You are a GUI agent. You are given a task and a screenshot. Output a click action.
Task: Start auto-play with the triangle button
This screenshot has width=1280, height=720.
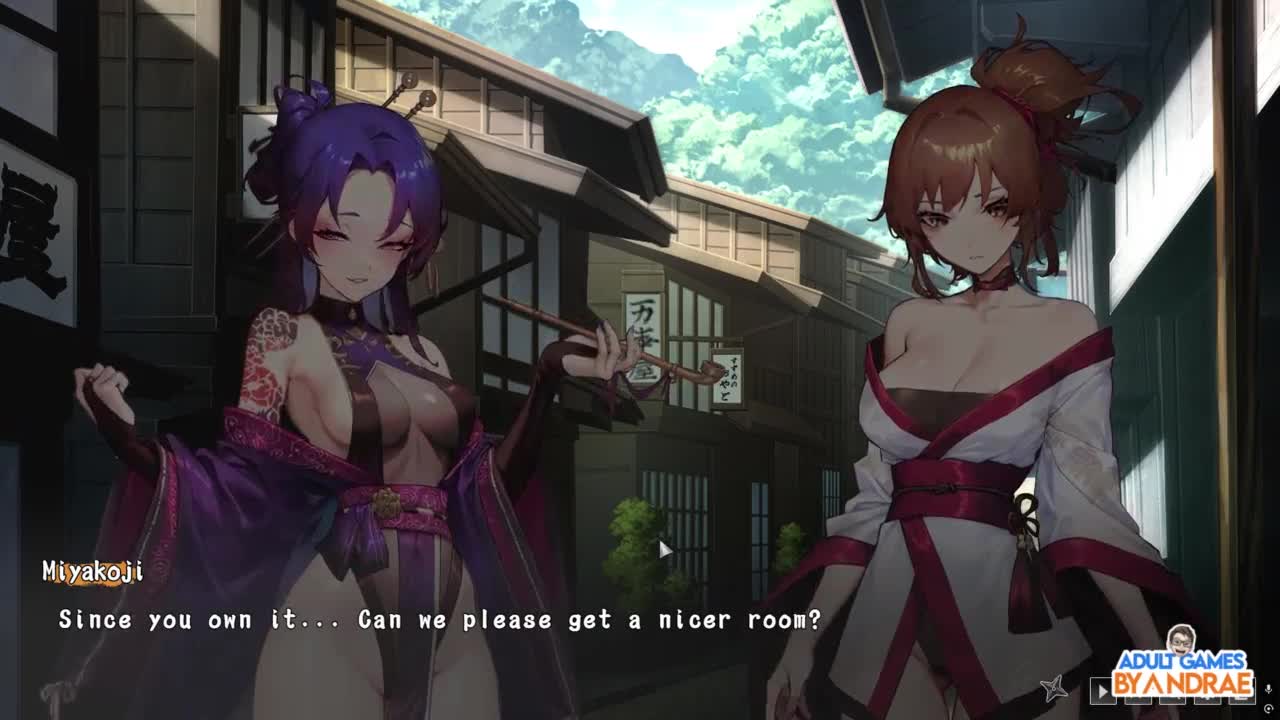(1102, 689)
